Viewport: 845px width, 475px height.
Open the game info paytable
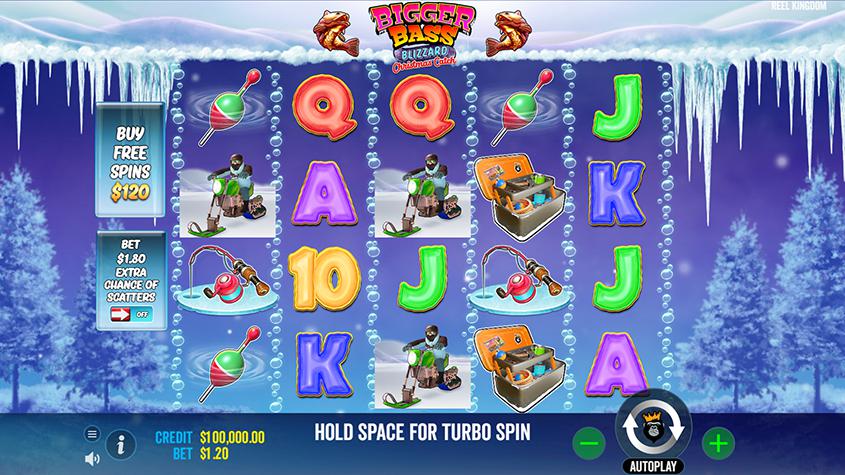[x=121, y=443]
